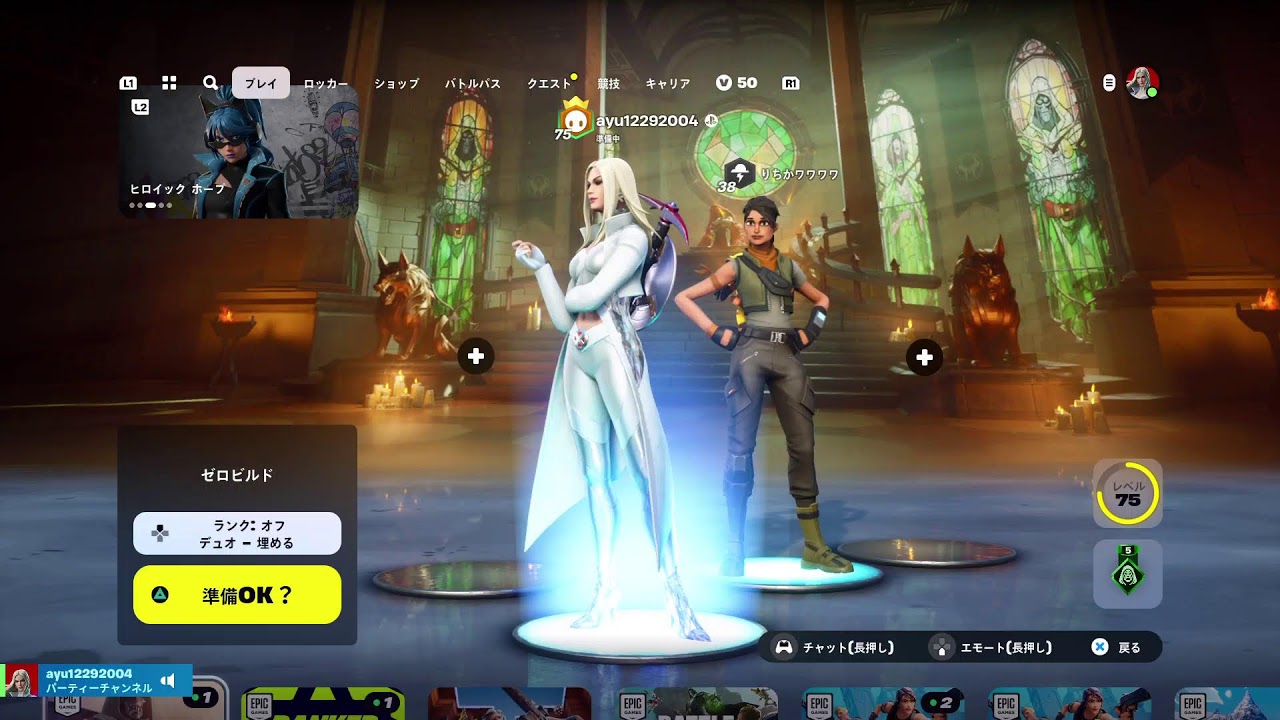Viewport: 1280px width, 720px height.
Task: Open the ヒロイック ホープ news banner
Action: [238, 152]
